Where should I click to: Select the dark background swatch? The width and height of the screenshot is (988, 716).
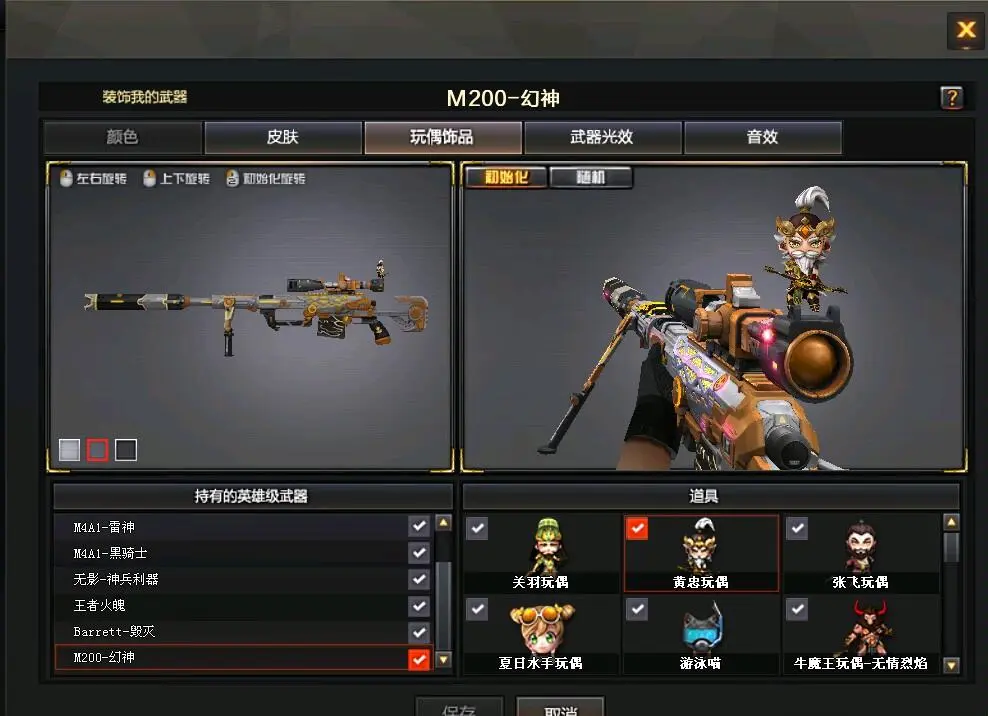coord(125,450)
